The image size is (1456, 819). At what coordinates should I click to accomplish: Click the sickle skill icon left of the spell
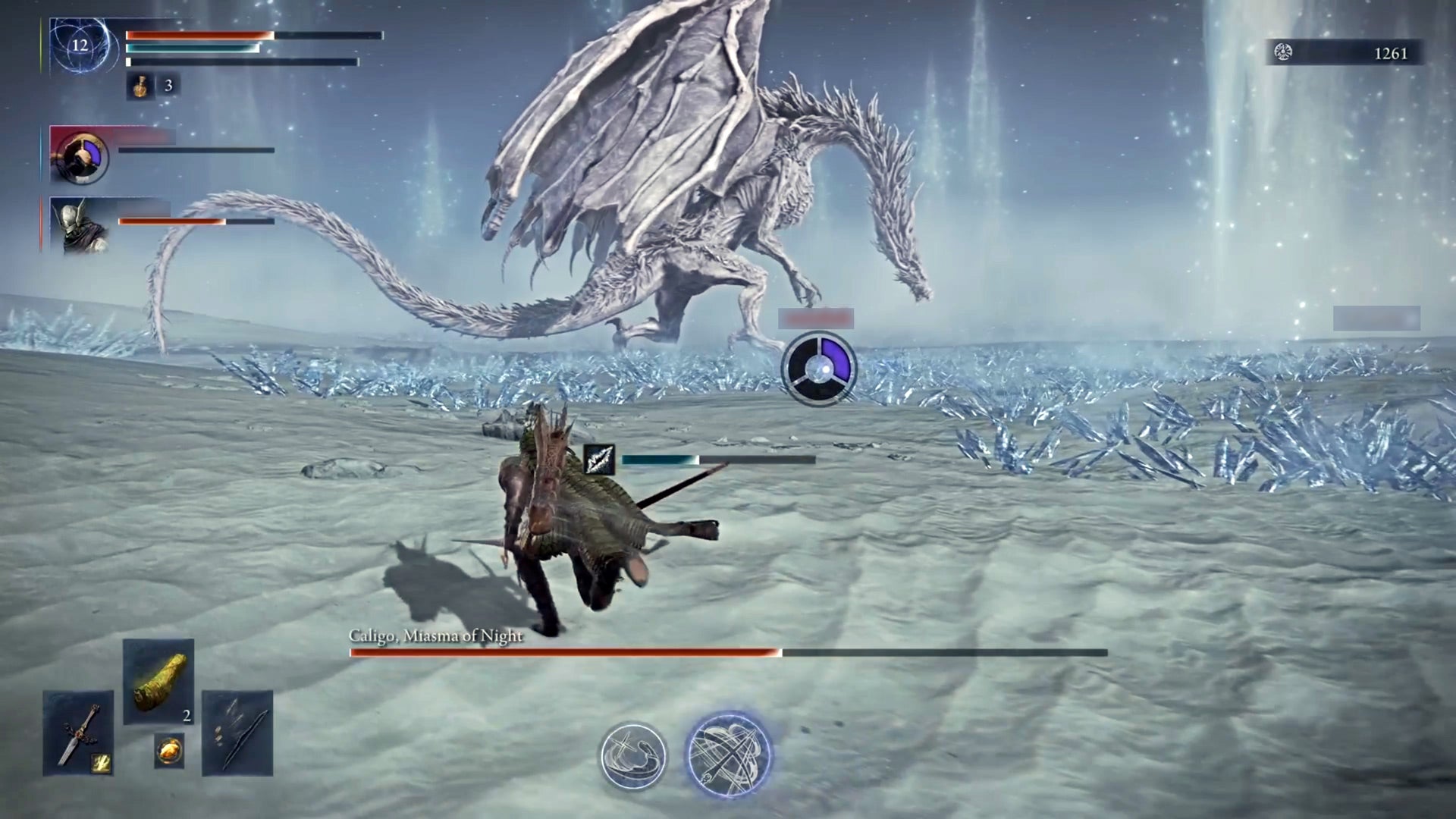point(635,755)
